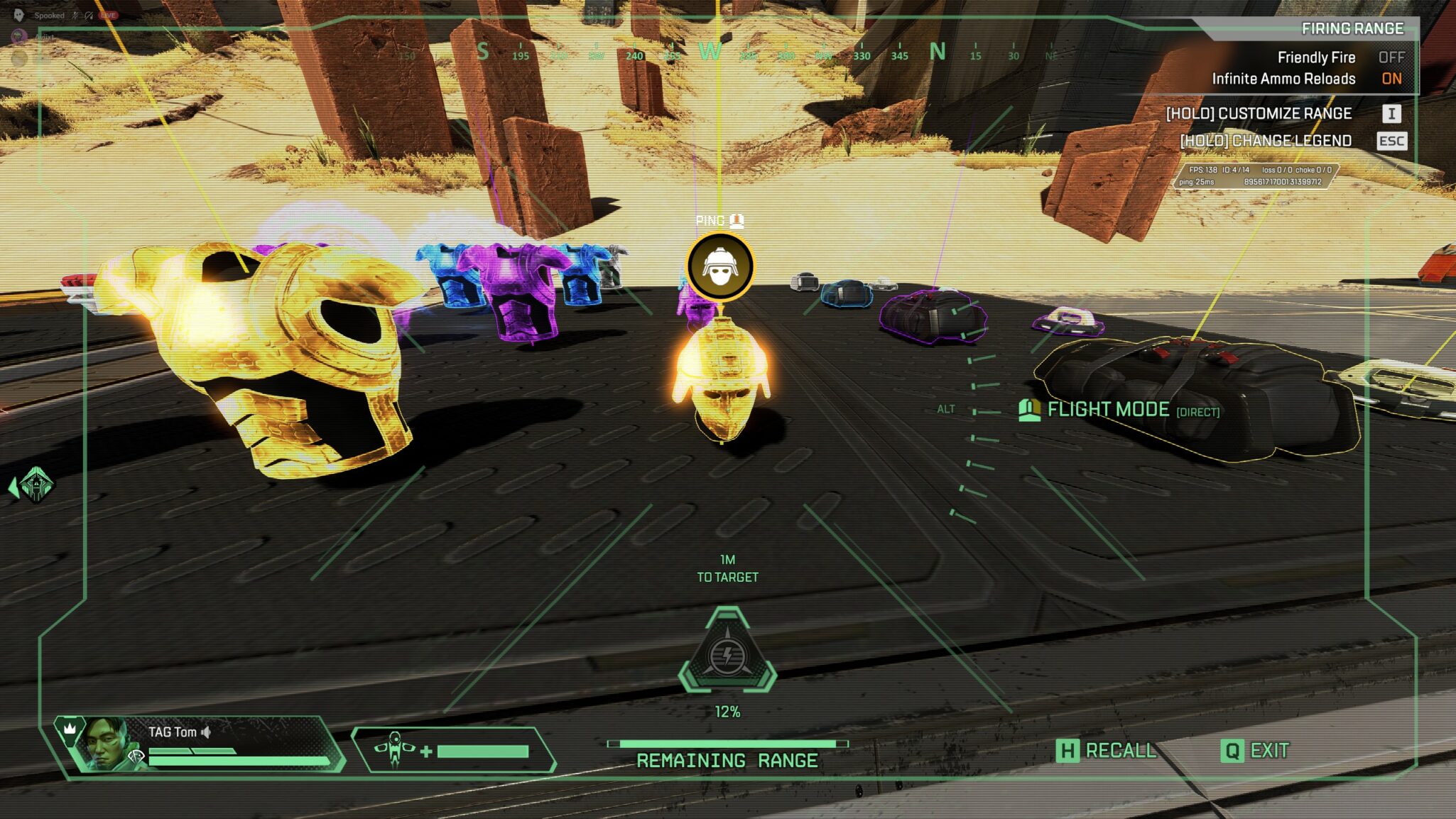Click the compass bar's W heading
1456x819 pixels.
click(710, 51)
